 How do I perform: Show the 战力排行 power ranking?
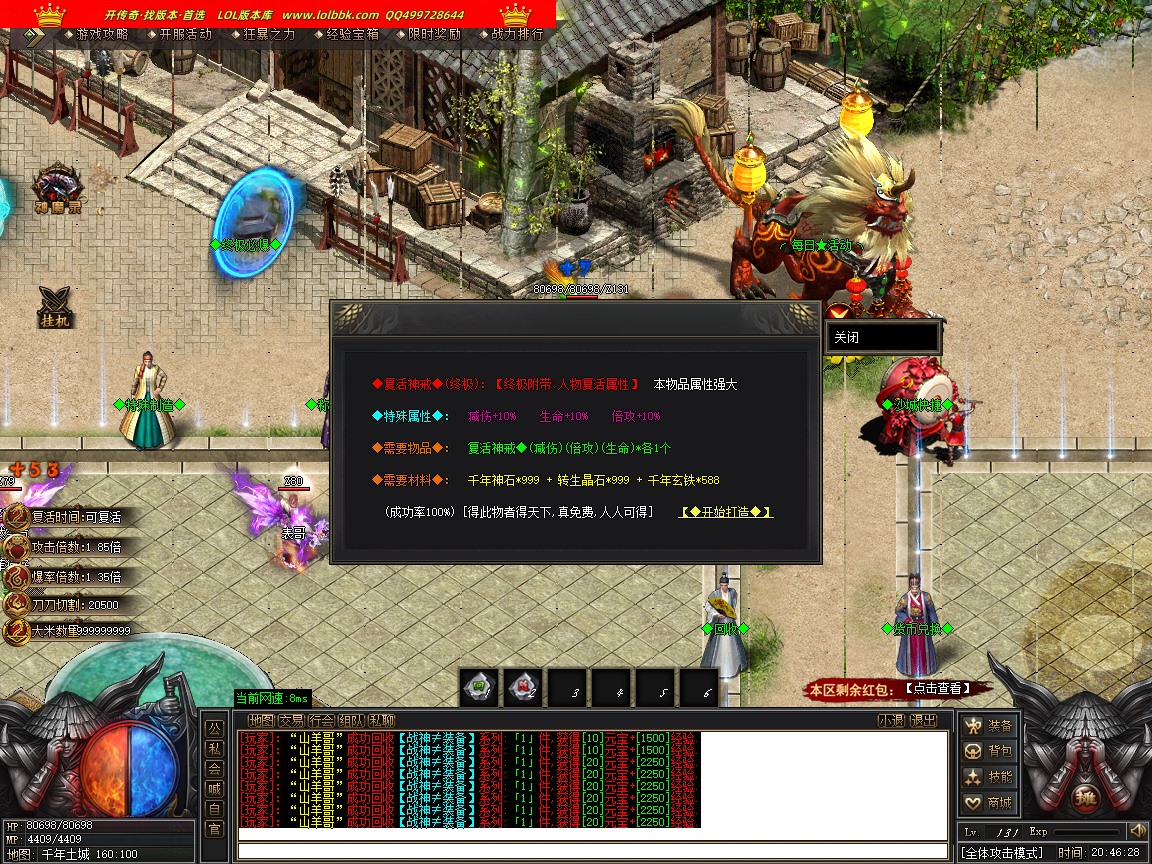coord(517,34)
